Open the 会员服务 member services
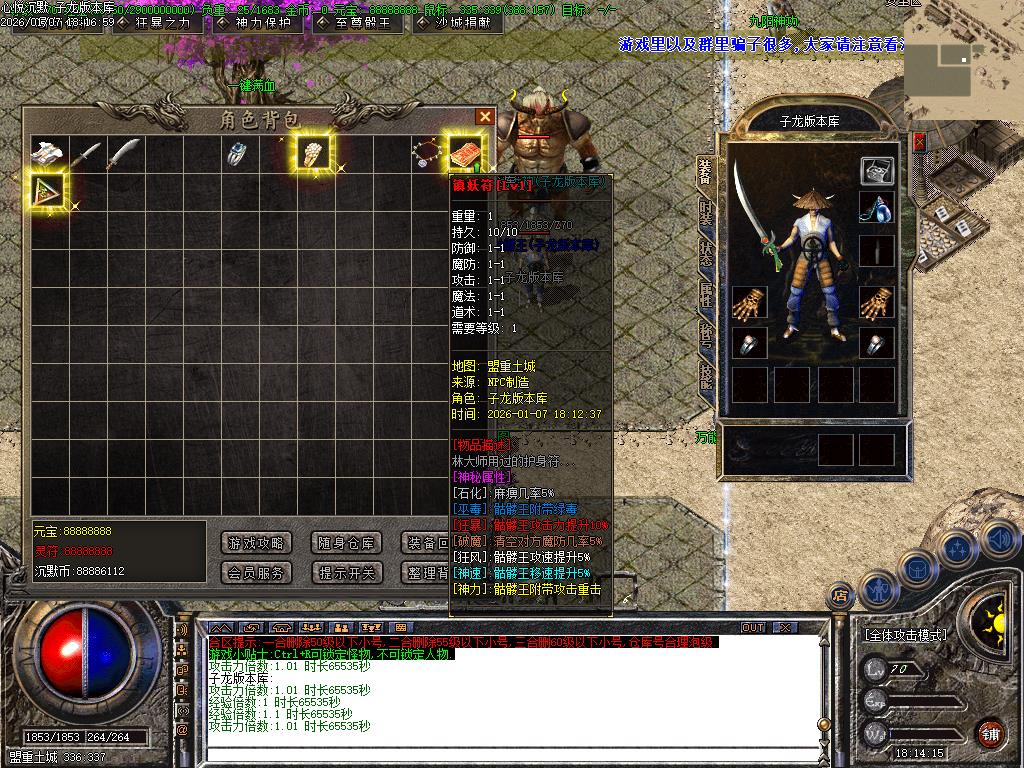Screen dimensions: 1024x768 click(256, 573)
